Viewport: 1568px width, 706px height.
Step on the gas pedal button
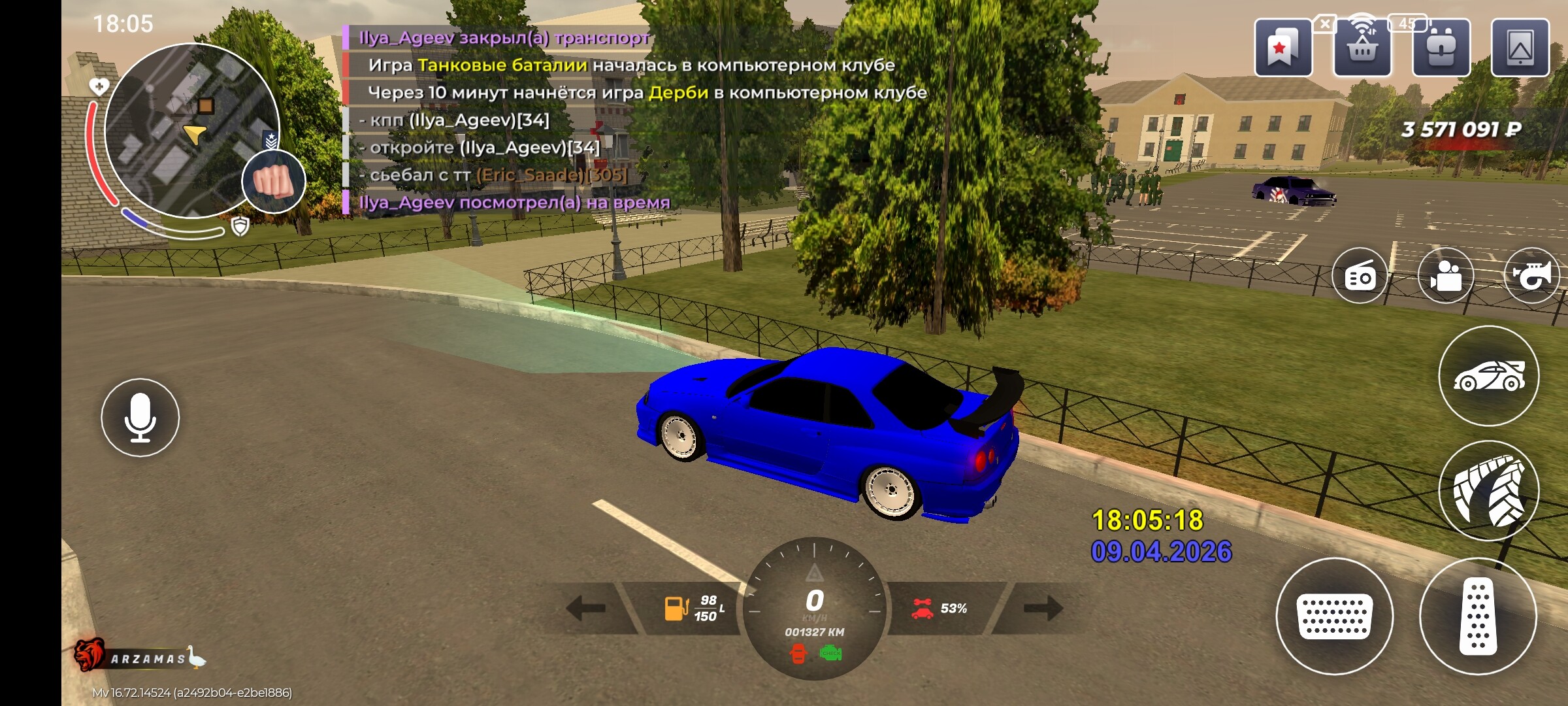[x=1478, y=616]
